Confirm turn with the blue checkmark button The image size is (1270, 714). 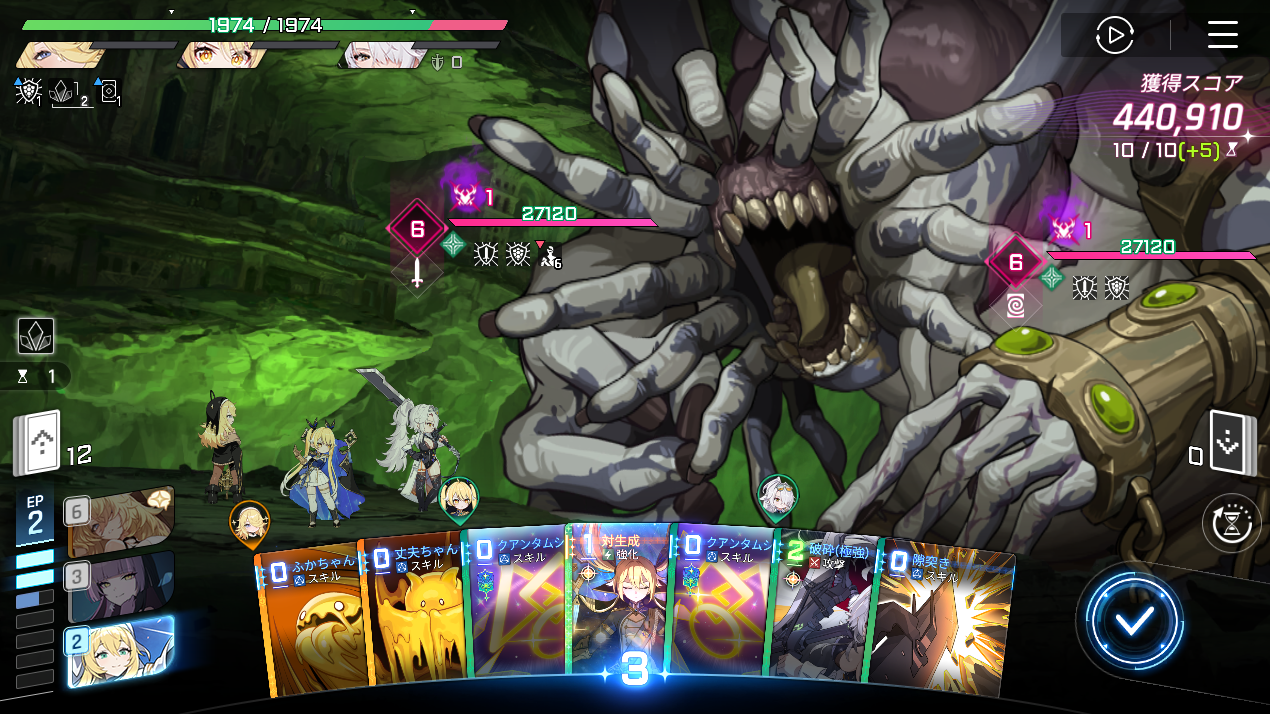point(1134,620)
